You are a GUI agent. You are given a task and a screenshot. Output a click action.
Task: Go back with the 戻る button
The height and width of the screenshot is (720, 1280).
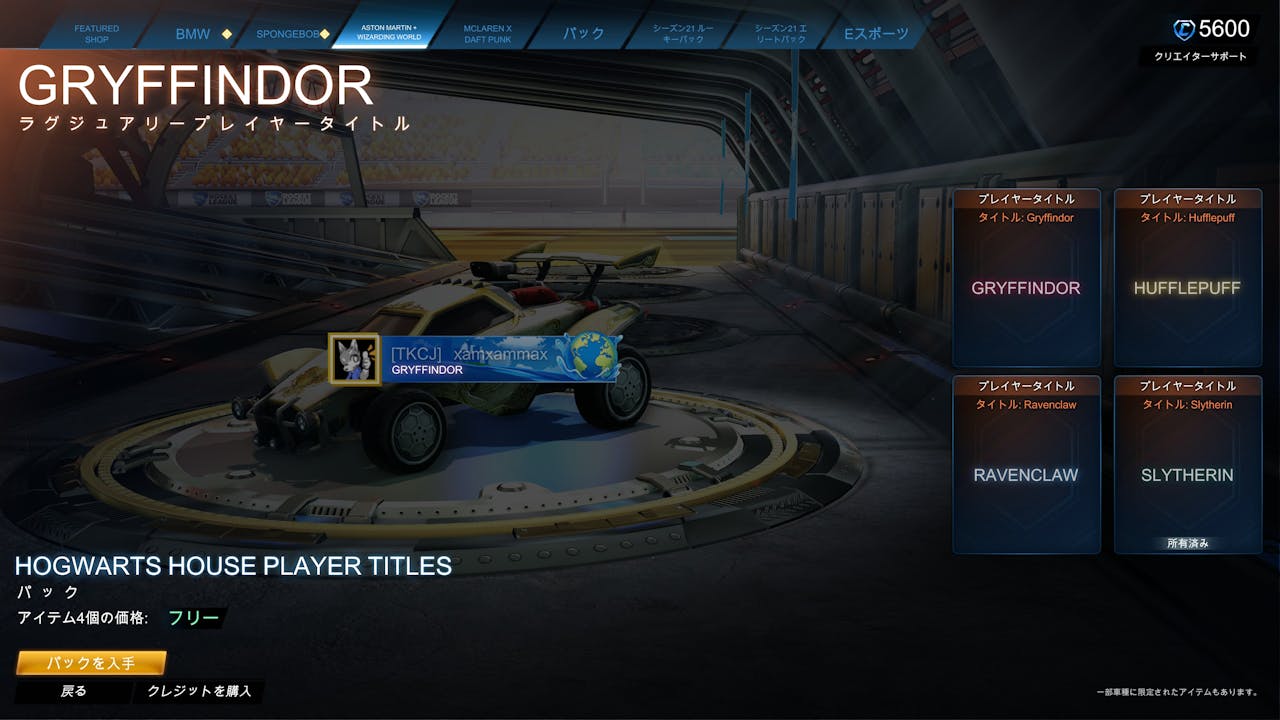[74, 691]
